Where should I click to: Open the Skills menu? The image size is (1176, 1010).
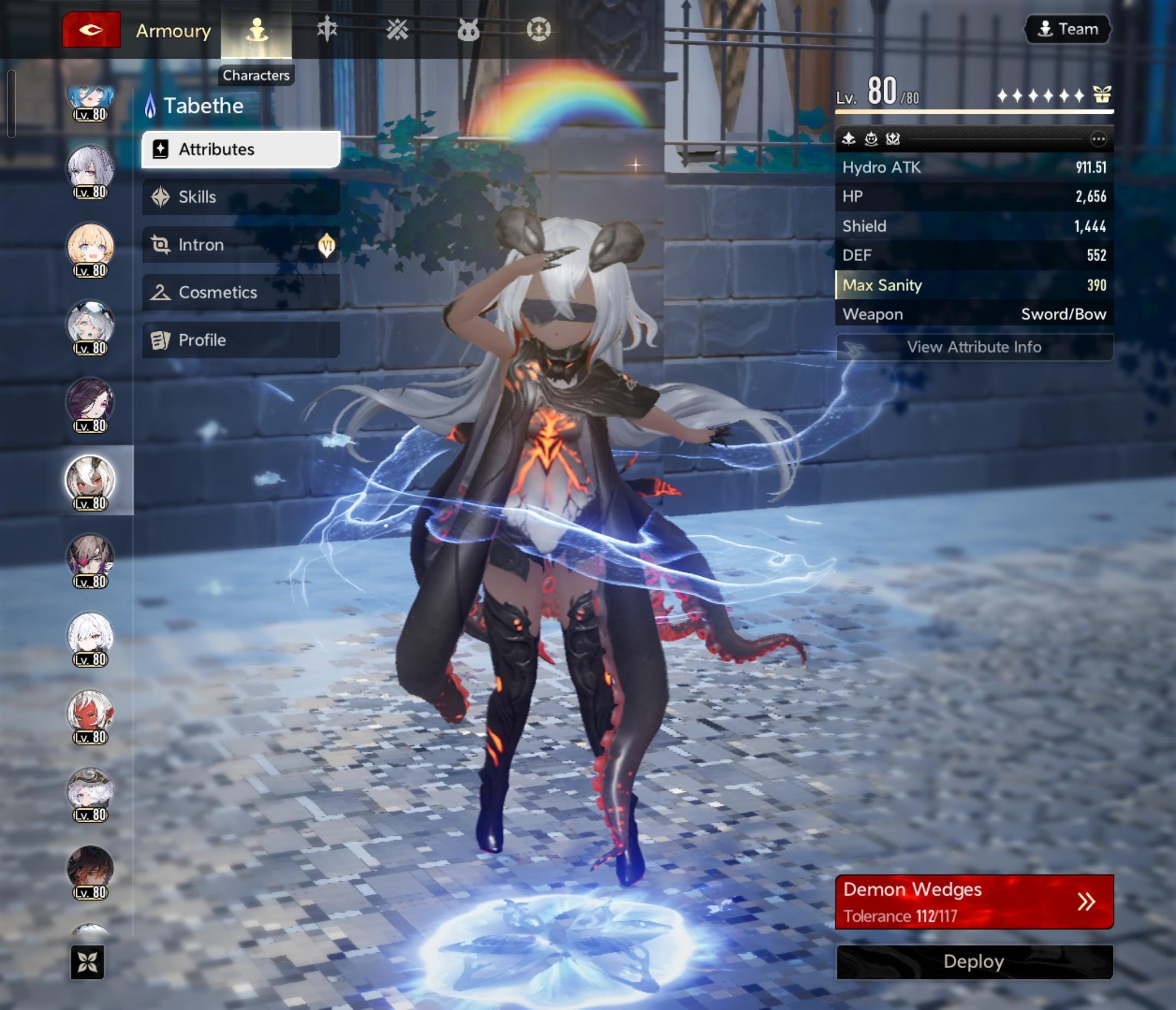pyautogui.click(x=241, y=197)
